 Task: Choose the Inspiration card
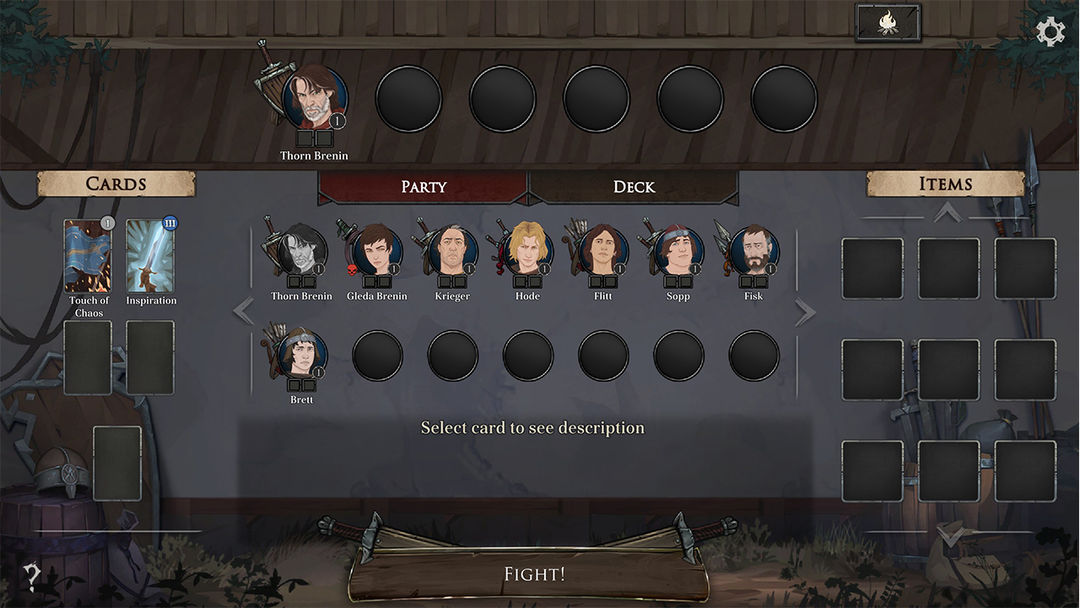[x=151, y=256]
